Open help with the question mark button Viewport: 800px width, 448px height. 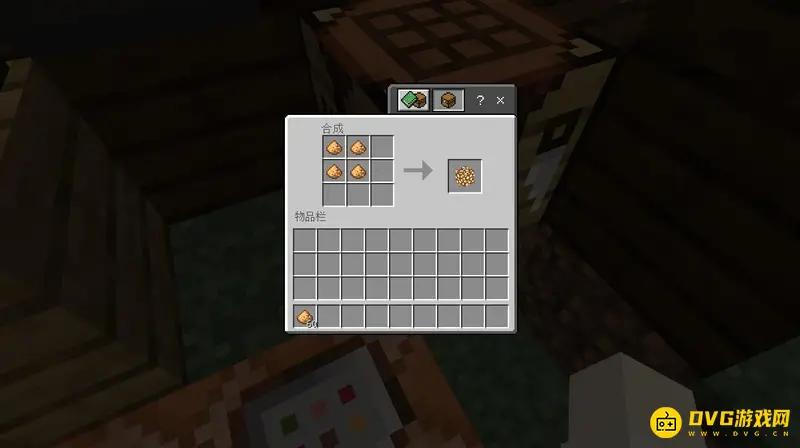coord(480,100)
